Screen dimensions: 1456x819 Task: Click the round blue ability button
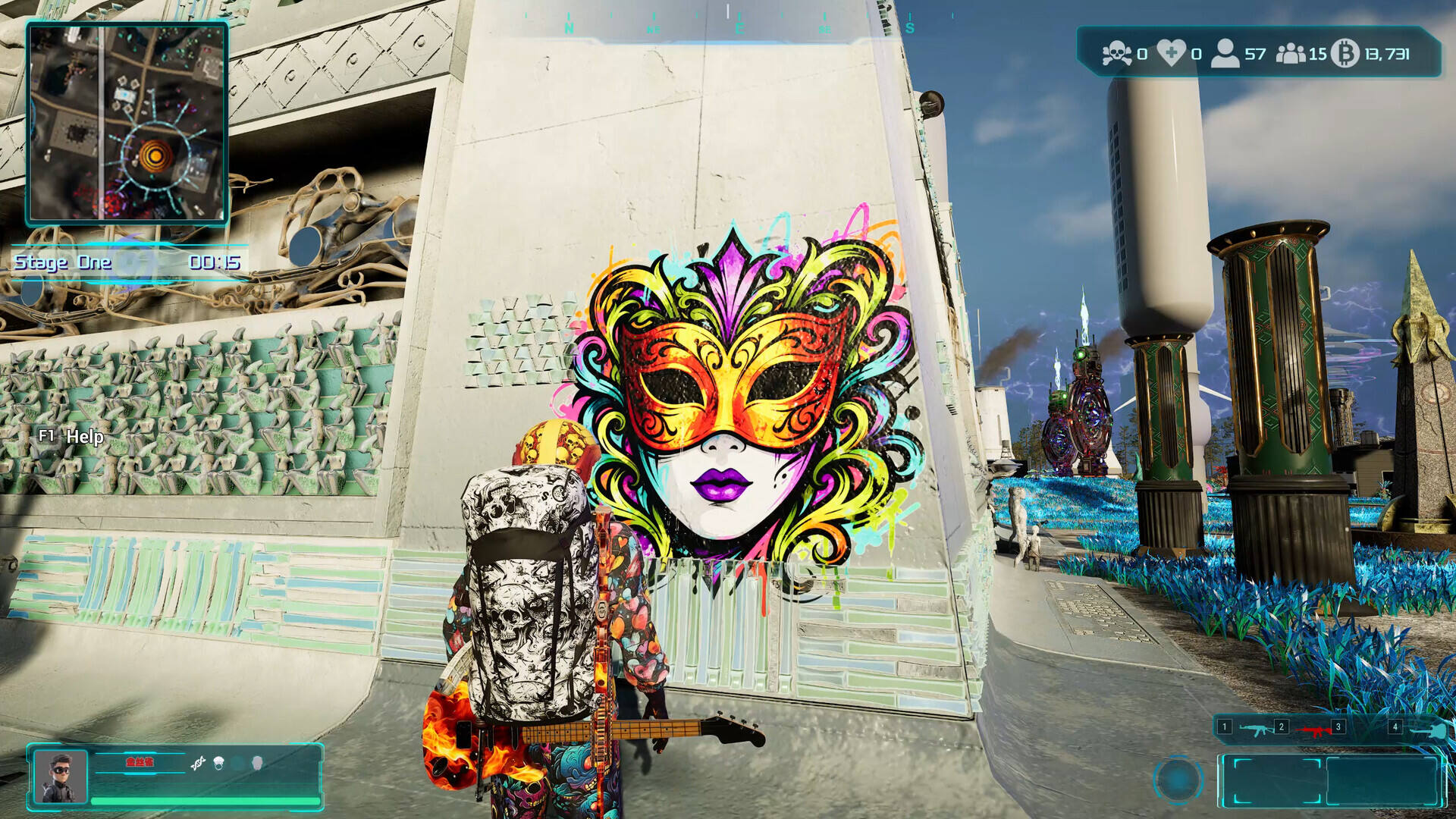click(1178, 779)
